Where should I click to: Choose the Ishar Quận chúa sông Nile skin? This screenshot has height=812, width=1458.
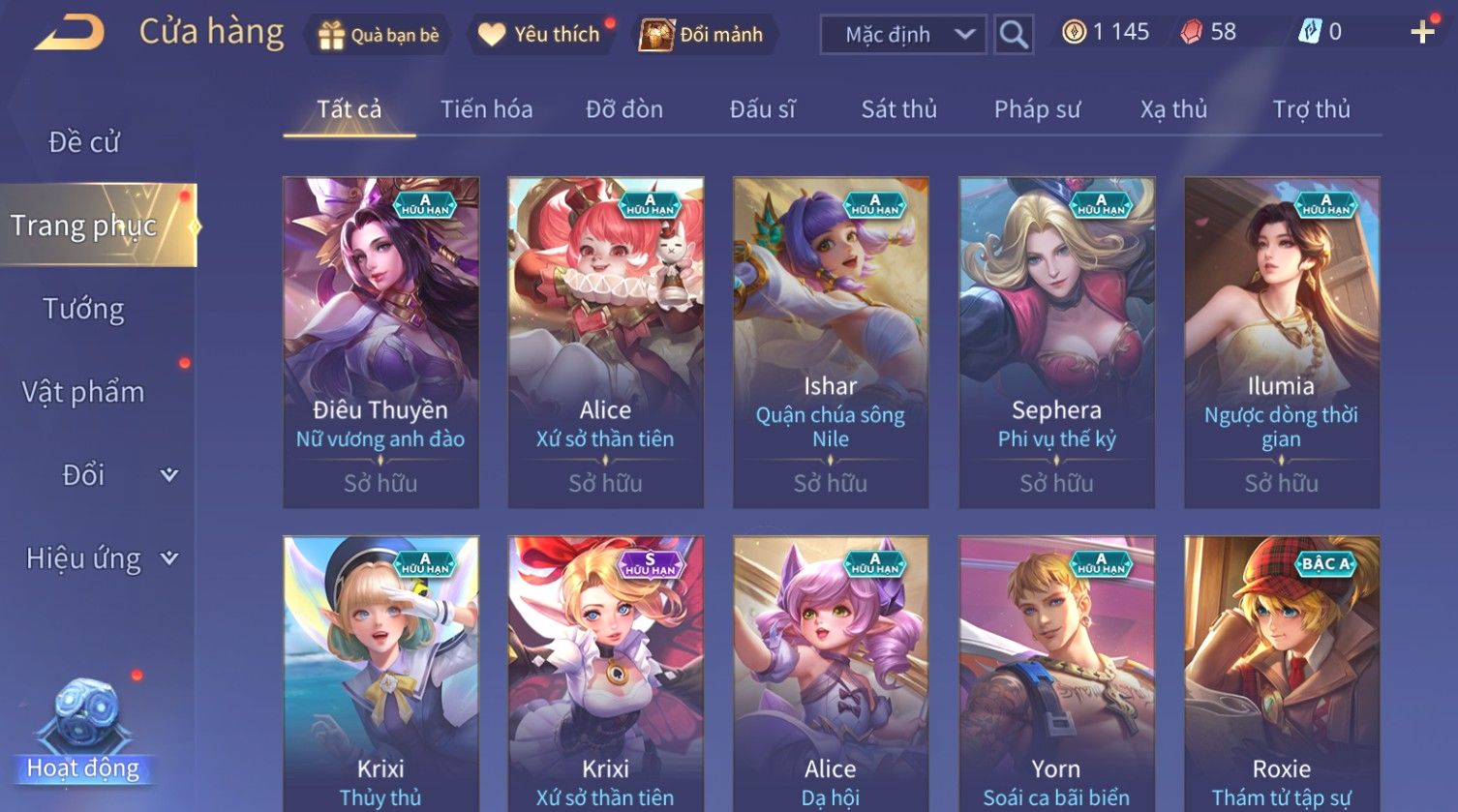[x=831, y=342]
